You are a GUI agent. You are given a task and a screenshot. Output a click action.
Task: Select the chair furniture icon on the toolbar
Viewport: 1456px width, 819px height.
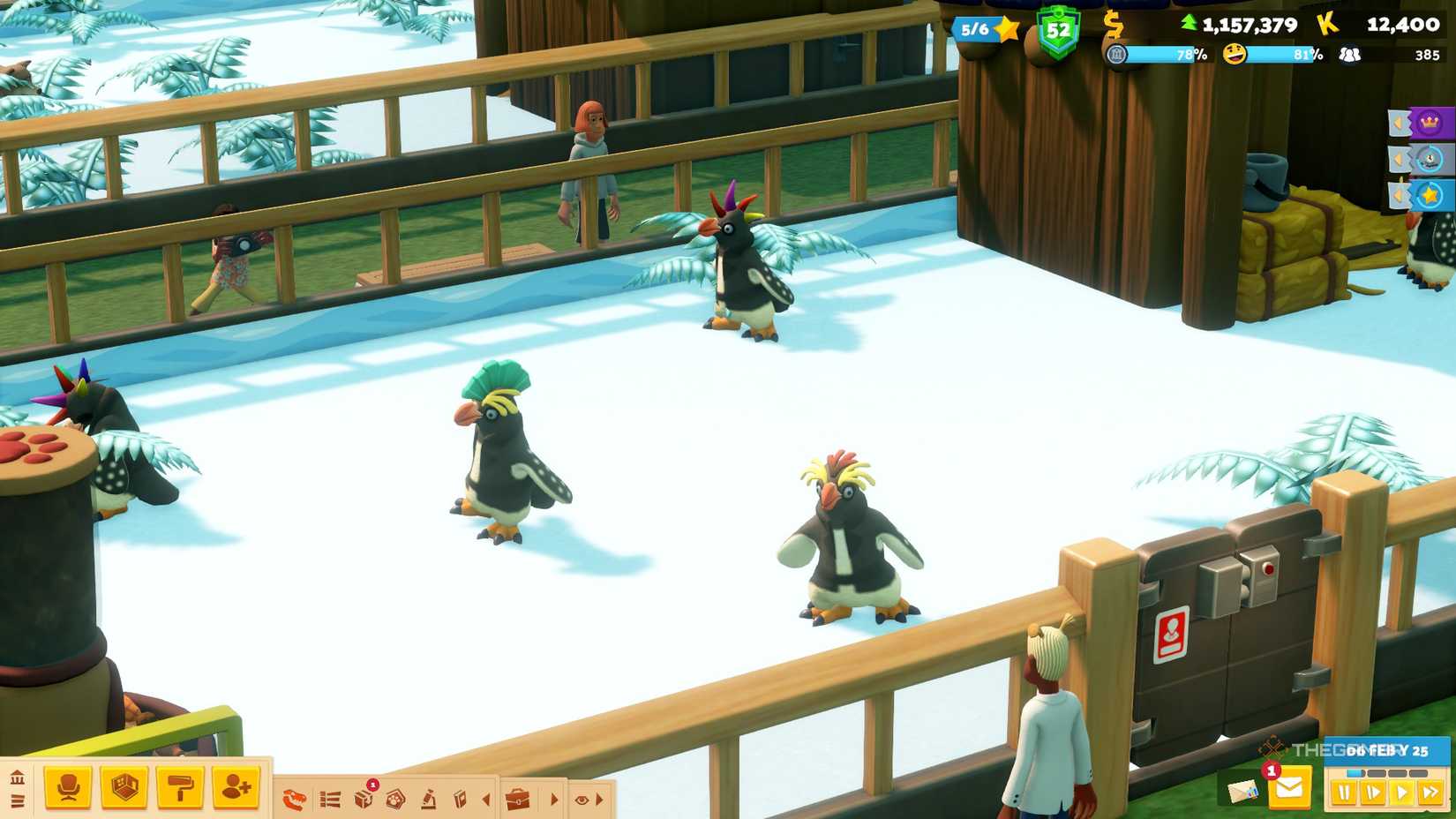point(69,787)
